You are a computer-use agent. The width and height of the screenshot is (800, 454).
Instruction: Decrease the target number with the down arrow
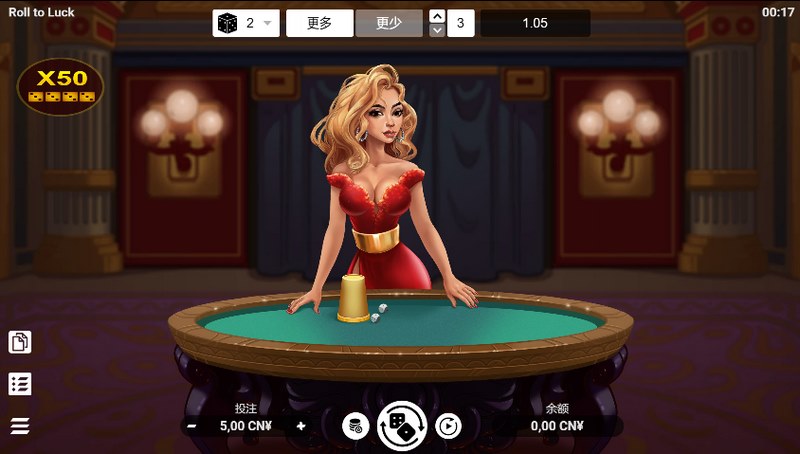pos(437,30)
